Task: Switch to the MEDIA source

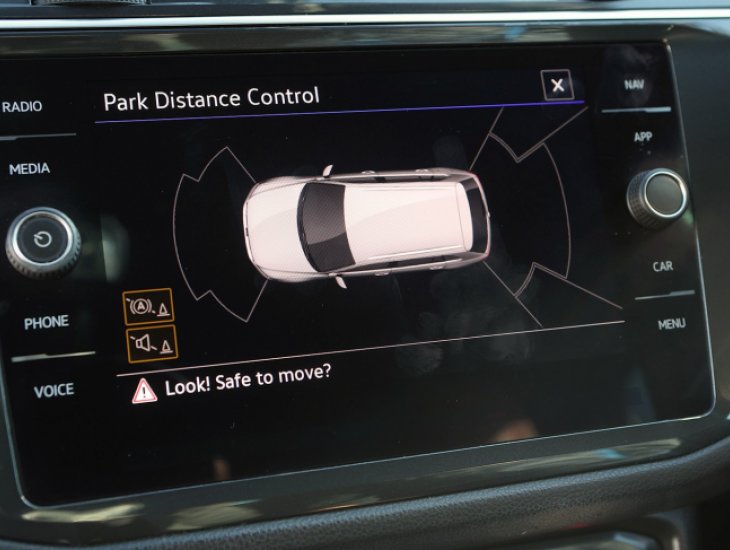Action: (x=29, y=169)
